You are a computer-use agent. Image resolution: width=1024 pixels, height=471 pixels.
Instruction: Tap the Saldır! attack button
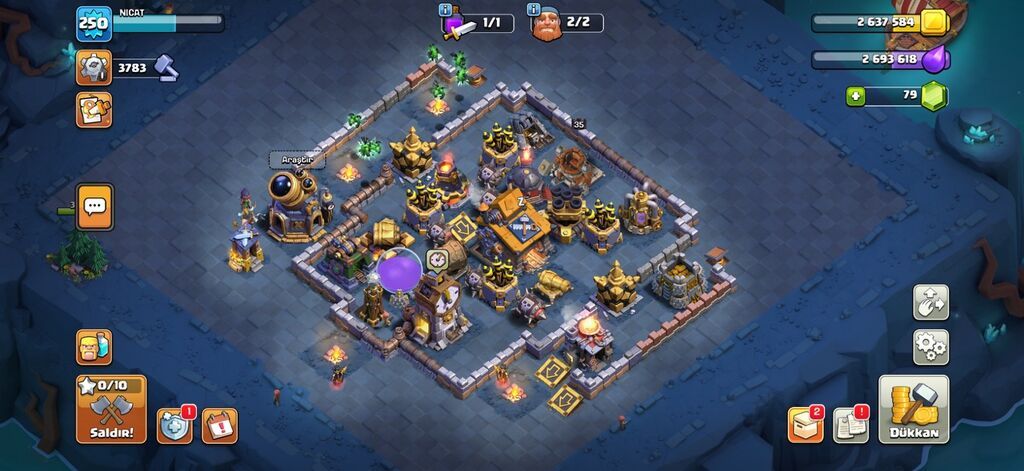[x=111, y=408]
